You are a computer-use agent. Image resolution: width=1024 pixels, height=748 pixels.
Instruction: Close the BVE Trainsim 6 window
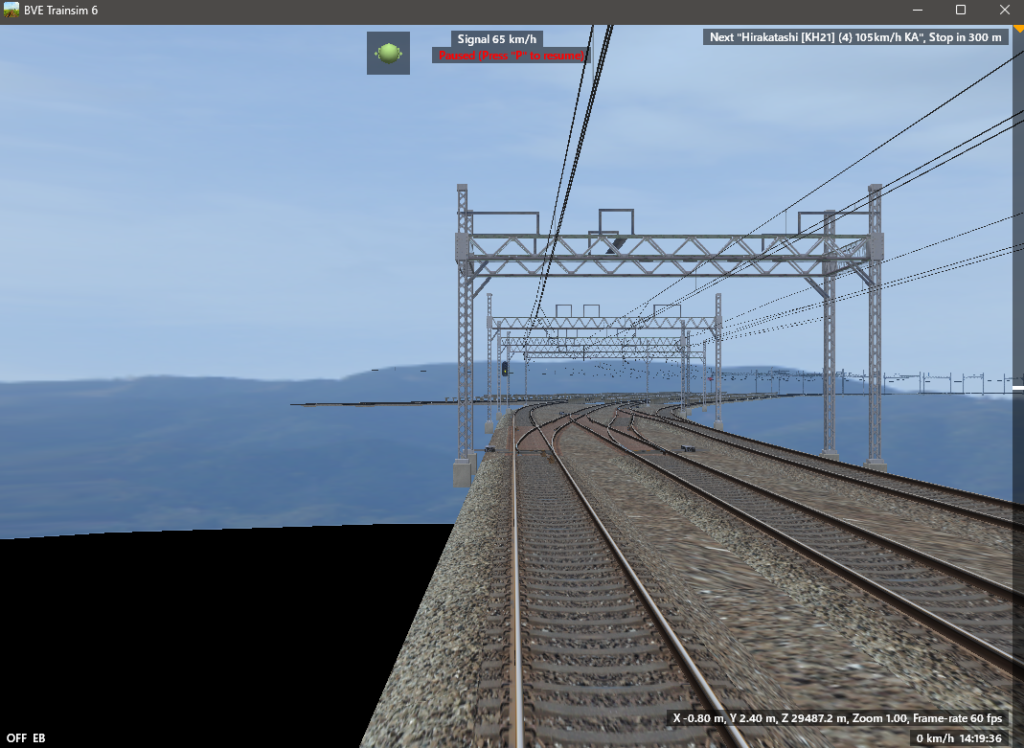1003,10
